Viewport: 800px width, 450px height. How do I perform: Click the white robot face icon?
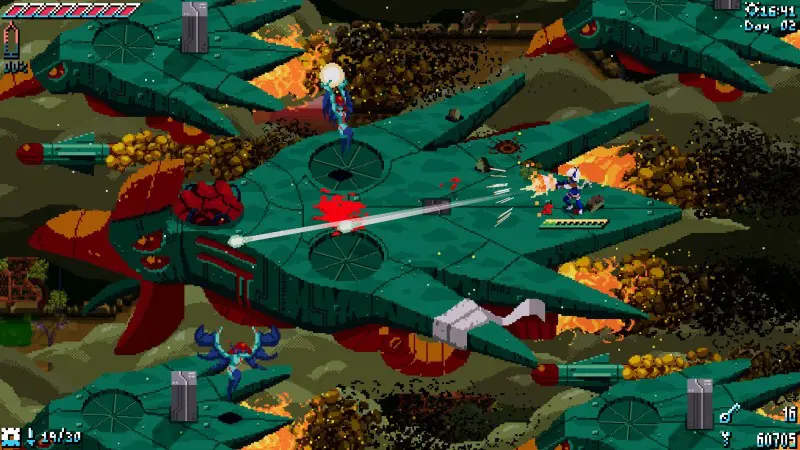(x=12, y=436)
